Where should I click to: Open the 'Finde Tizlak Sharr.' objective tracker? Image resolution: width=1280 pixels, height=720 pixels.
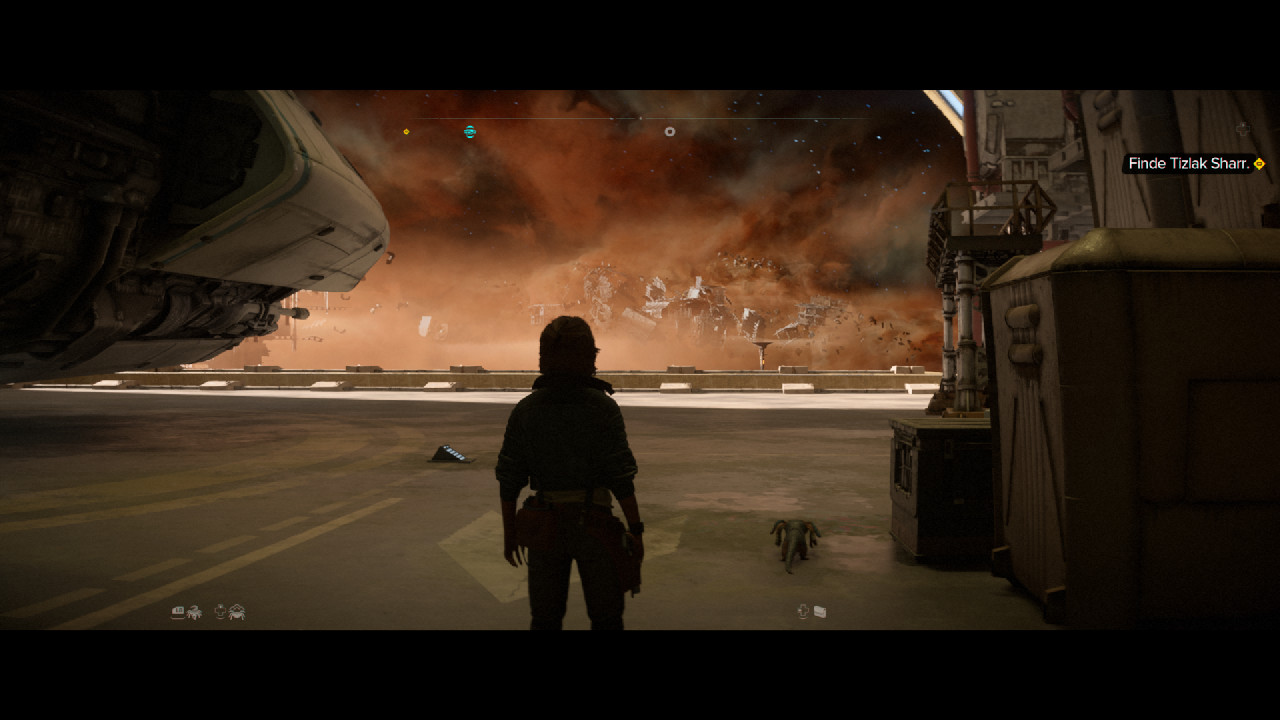point(1189,164)
